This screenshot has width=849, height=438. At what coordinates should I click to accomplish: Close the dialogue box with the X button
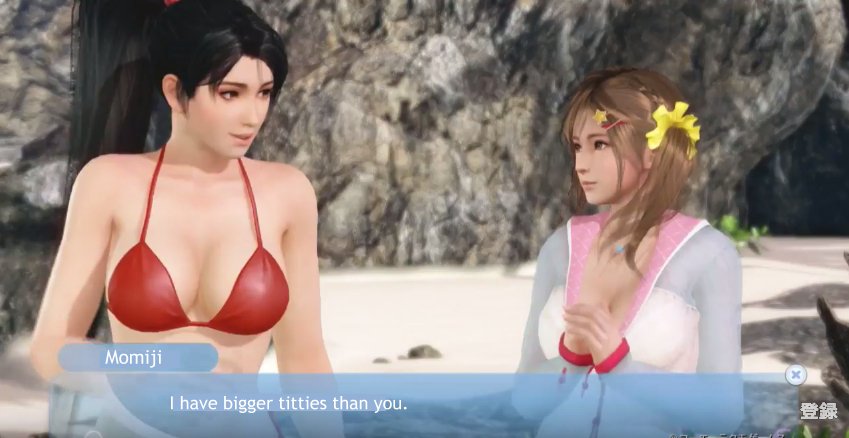(x=795, y=375)
